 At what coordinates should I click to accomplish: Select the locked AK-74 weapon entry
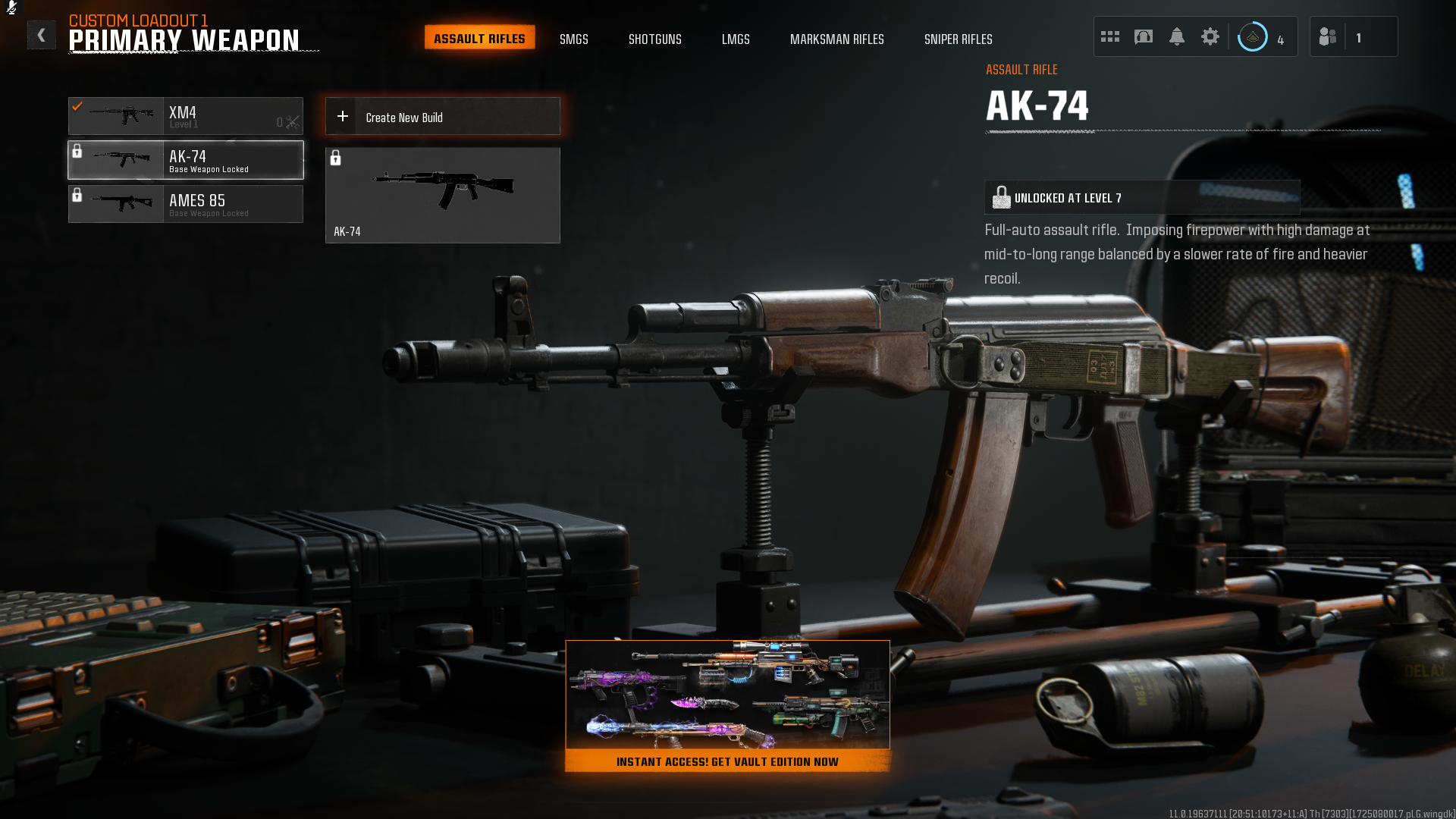[x=186, y=160]
